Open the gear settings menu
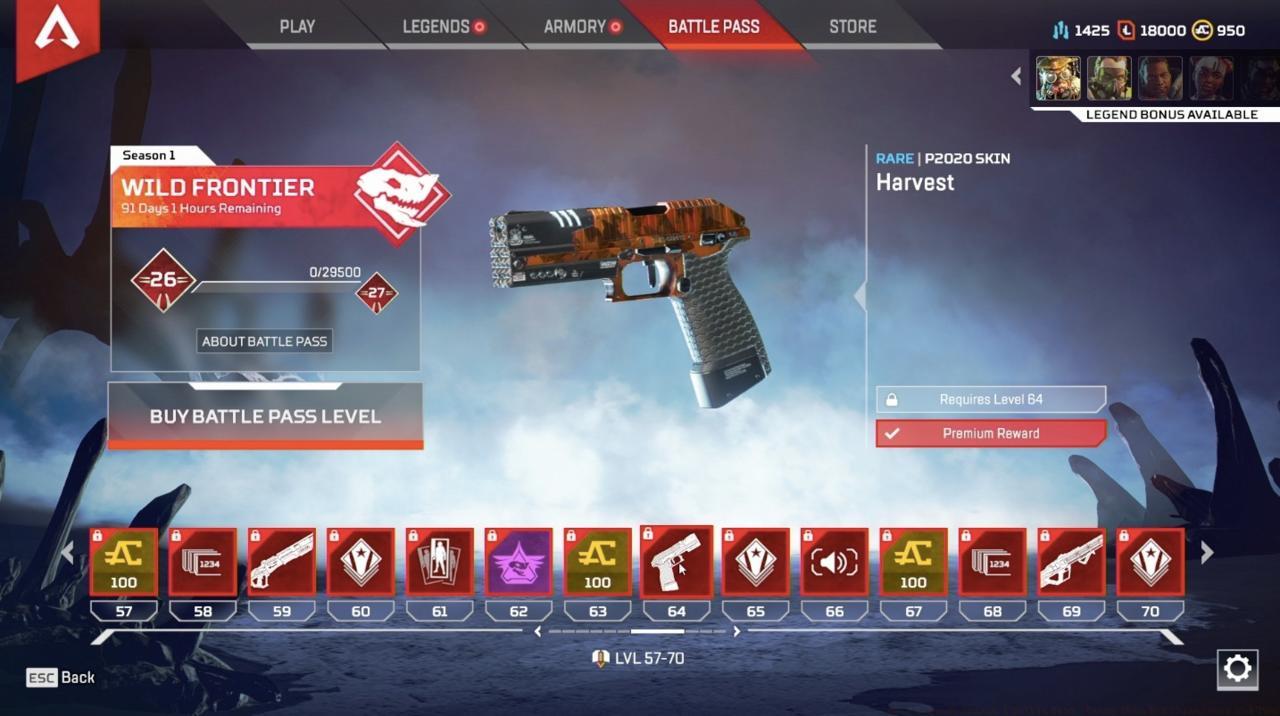Screen dimensions: 1280x716 (1237, 669)
